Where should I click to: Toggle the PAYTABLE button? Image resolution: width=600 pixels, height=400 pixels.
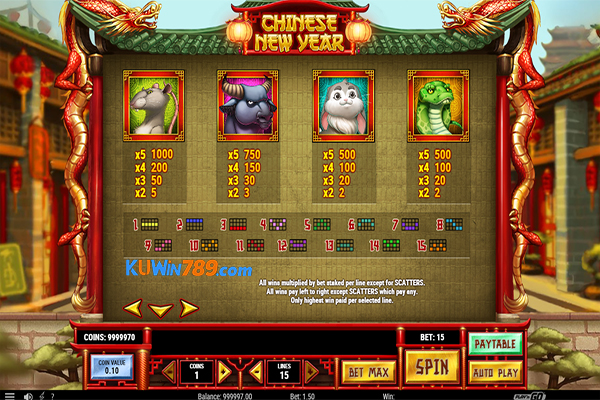(494, 345)
